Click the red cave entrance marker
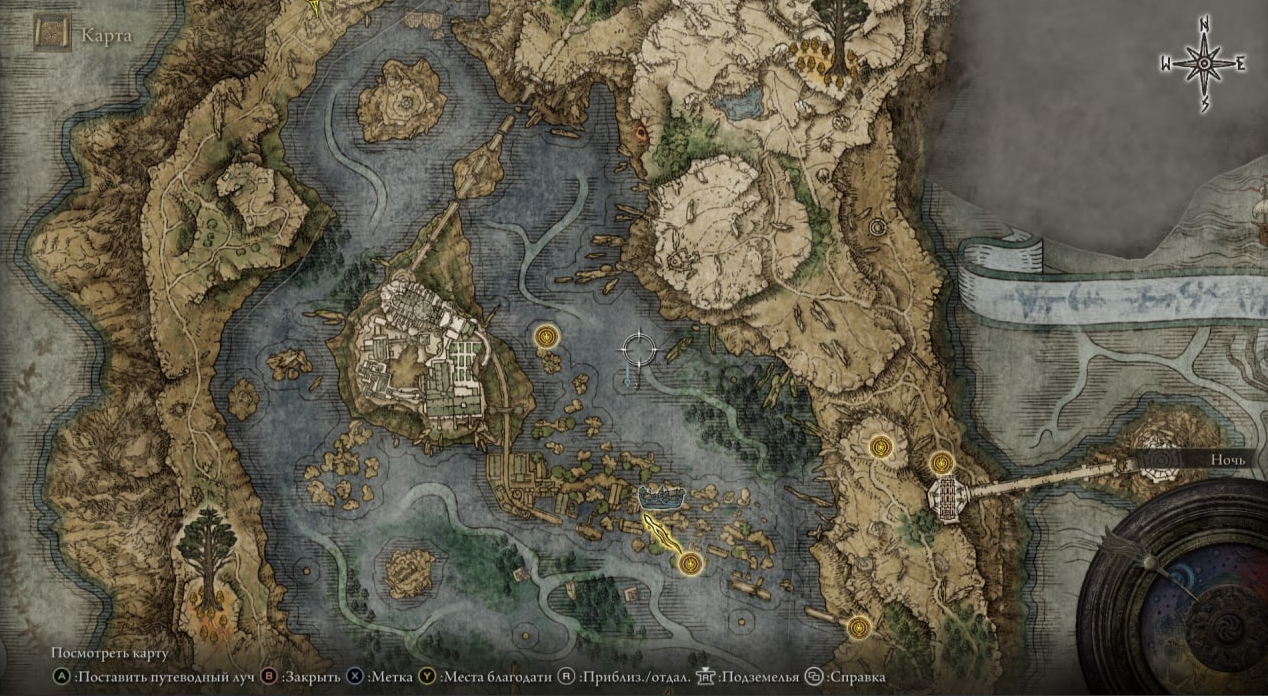This screenshot has height=696, width=1268. click(641, 131)
